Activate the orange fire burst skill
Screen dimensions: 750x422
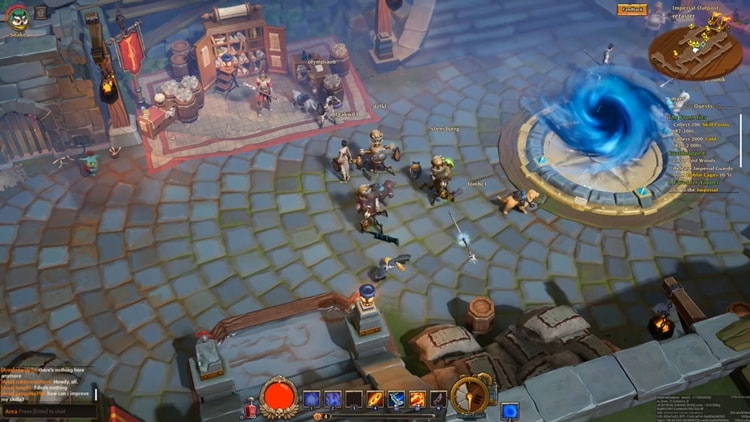(x=418, y=399)
